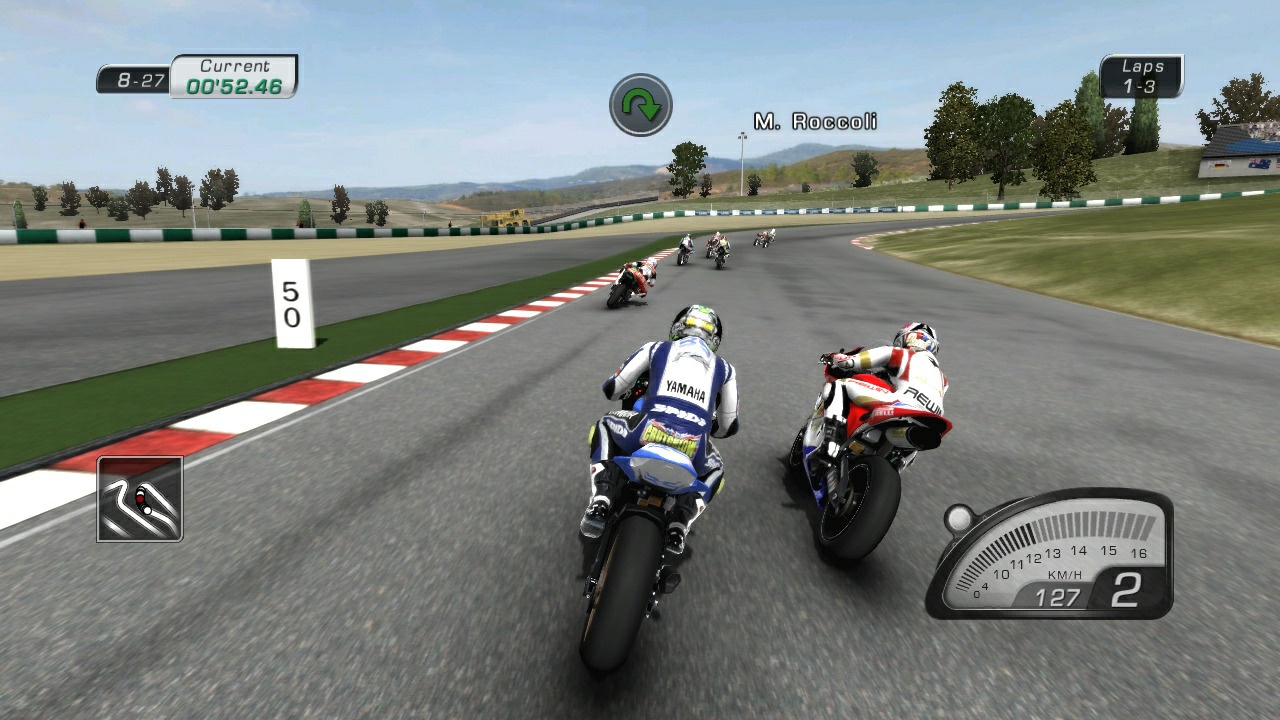Click the speed readout showing 127
1280x720 pixels.
pyautogui.click(x=1057, y=598)
